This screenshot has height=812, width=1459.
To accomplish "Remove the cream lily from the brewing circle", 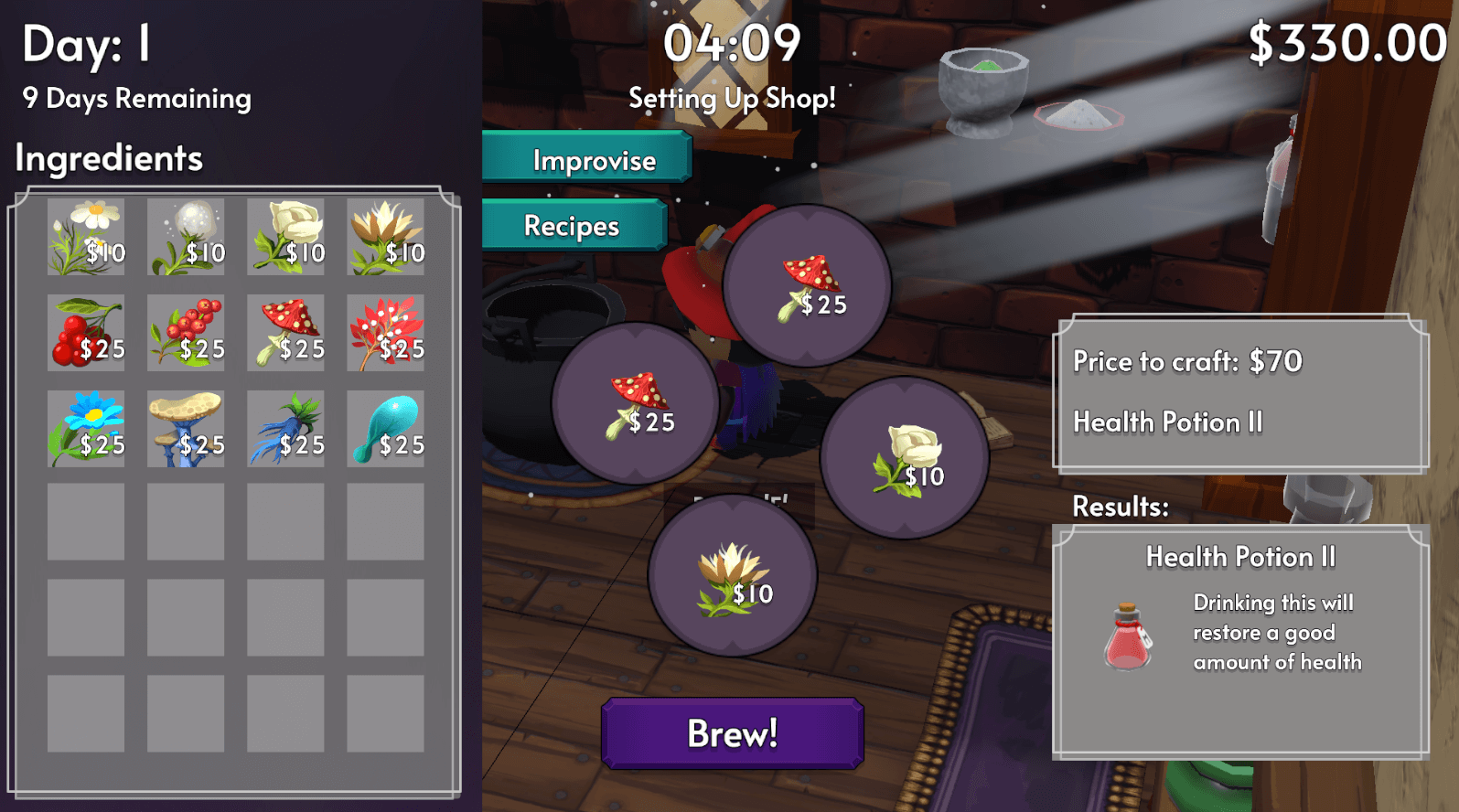I will [732, 576].
